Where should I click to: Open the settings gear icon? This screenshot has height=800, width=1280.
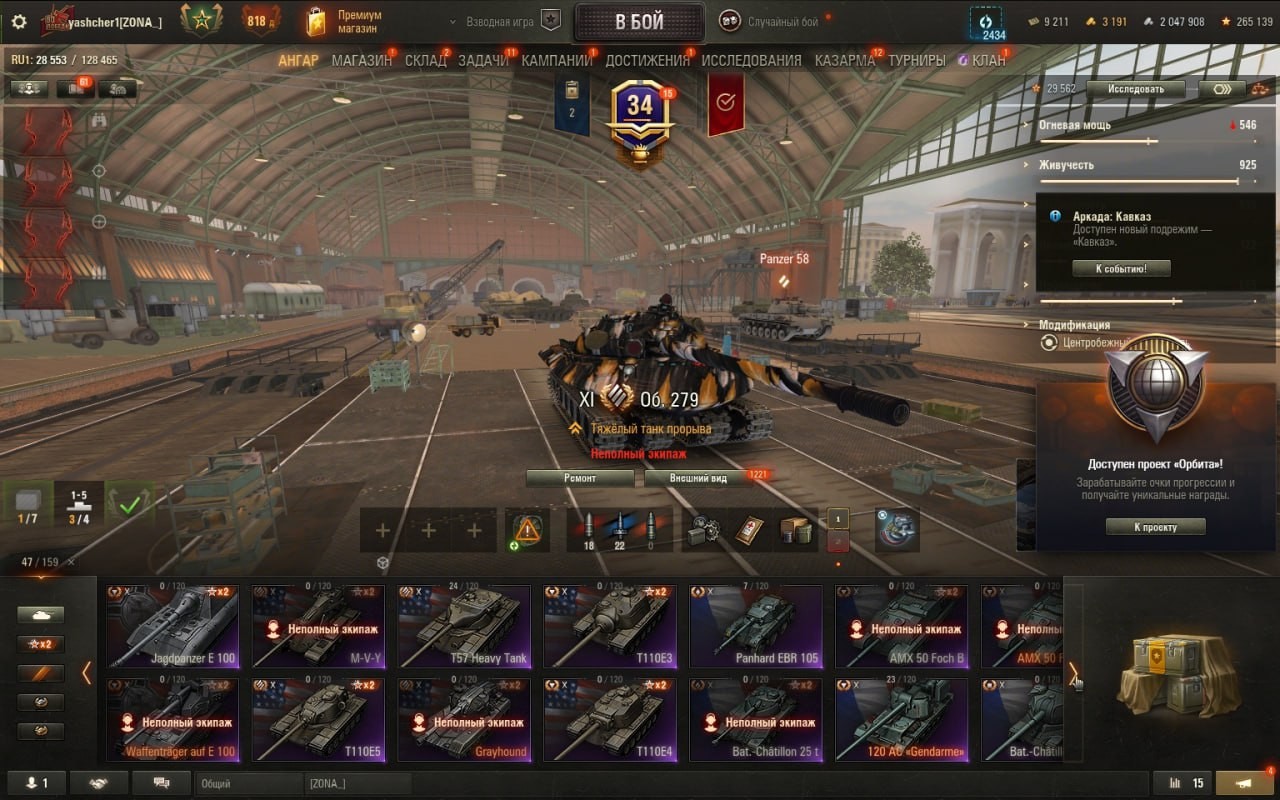(19, 22)
